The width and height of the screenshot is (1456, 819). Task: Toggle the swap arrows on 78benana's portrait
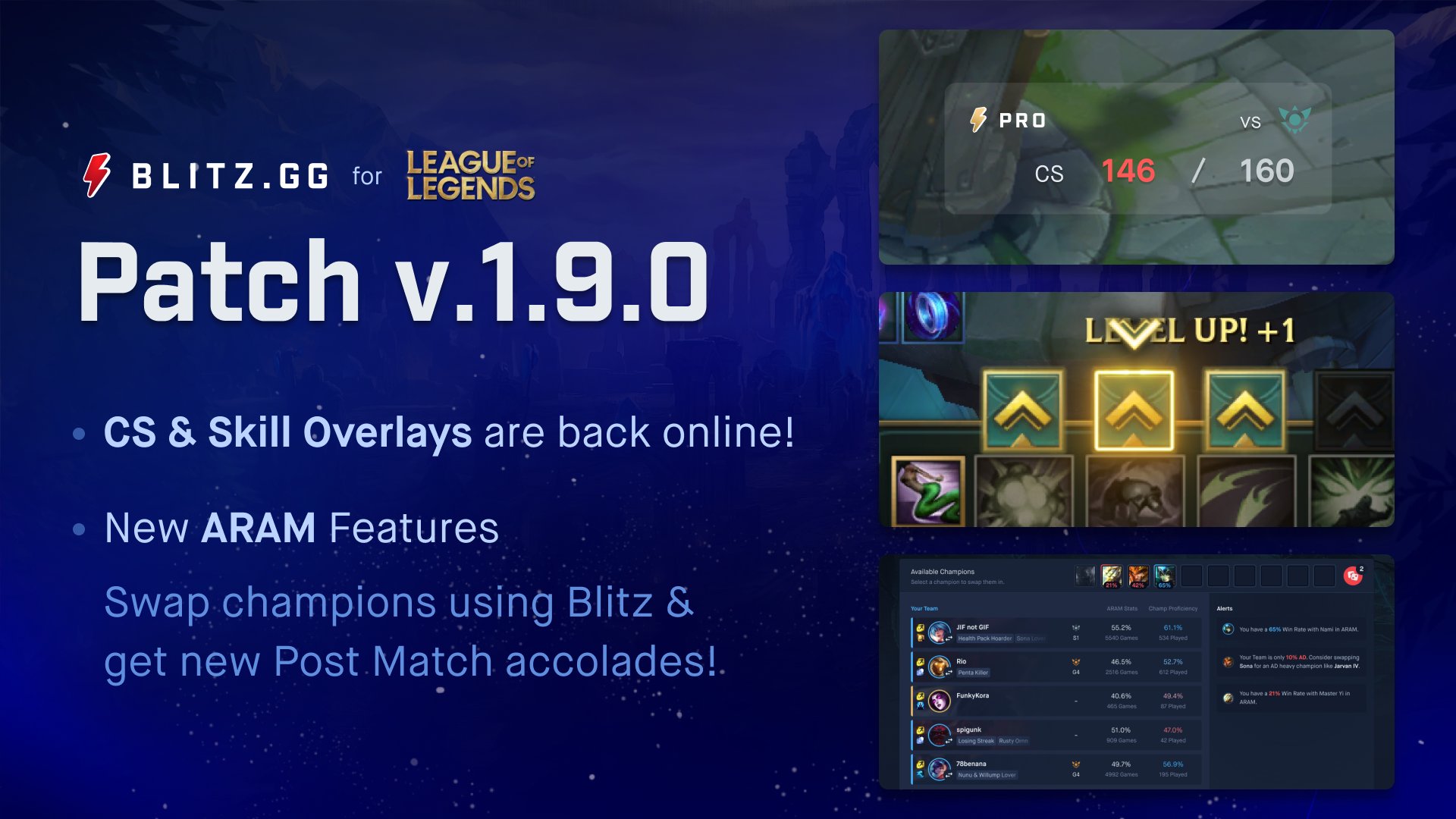948,777
